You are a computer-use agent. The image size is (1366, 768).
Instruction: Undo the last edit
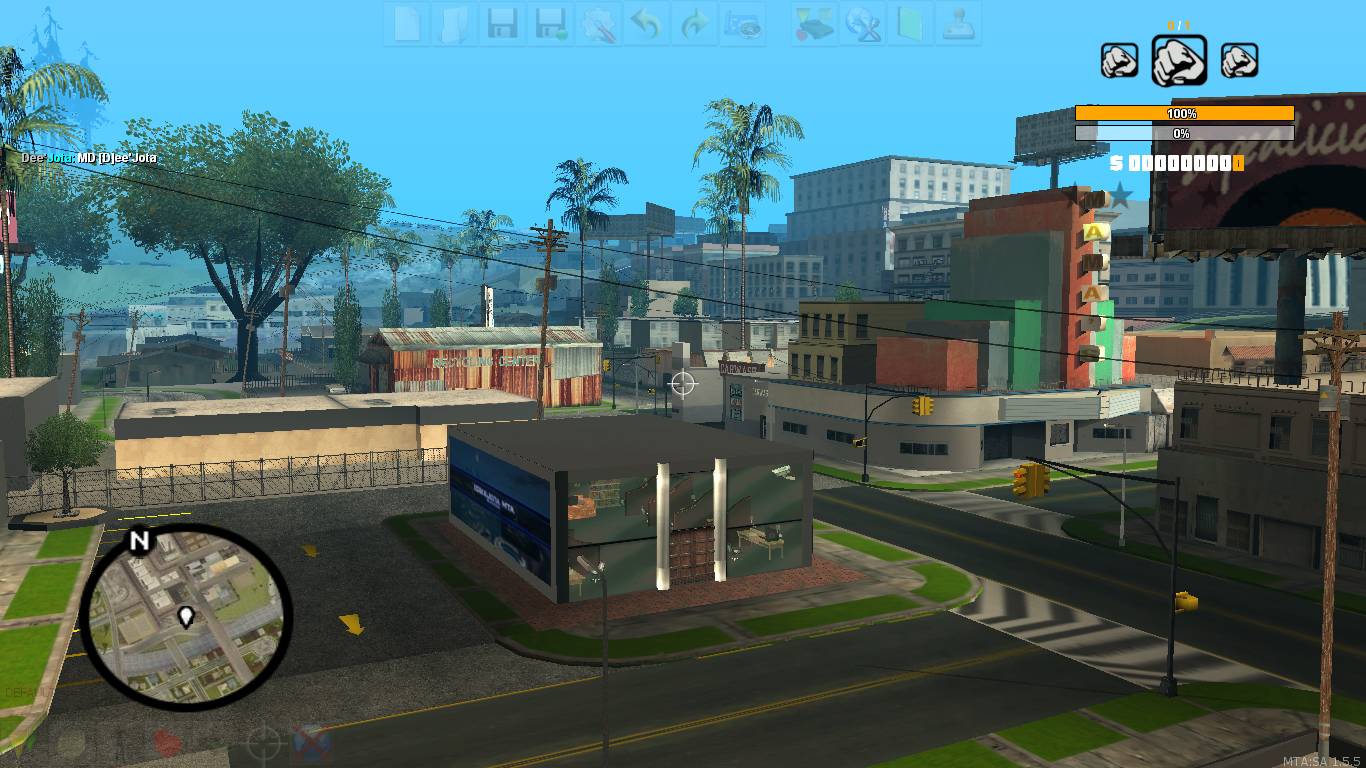[x=646, y=25]
